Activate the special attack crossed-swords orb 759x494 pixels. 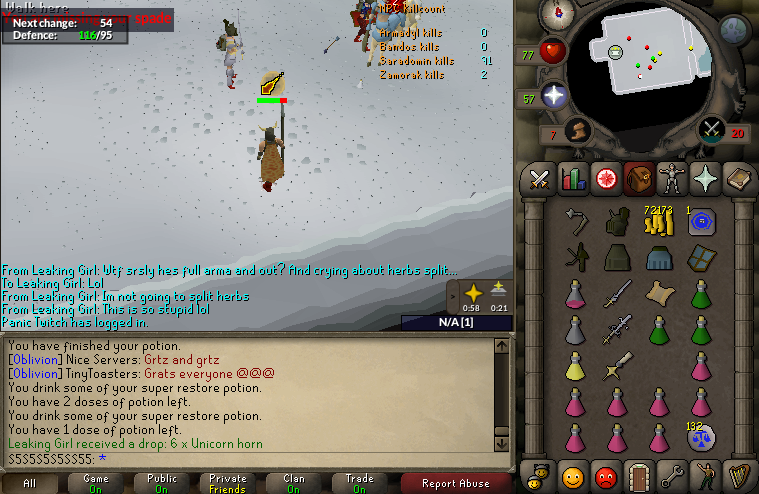pyautogui.click(x=711, y=128)
